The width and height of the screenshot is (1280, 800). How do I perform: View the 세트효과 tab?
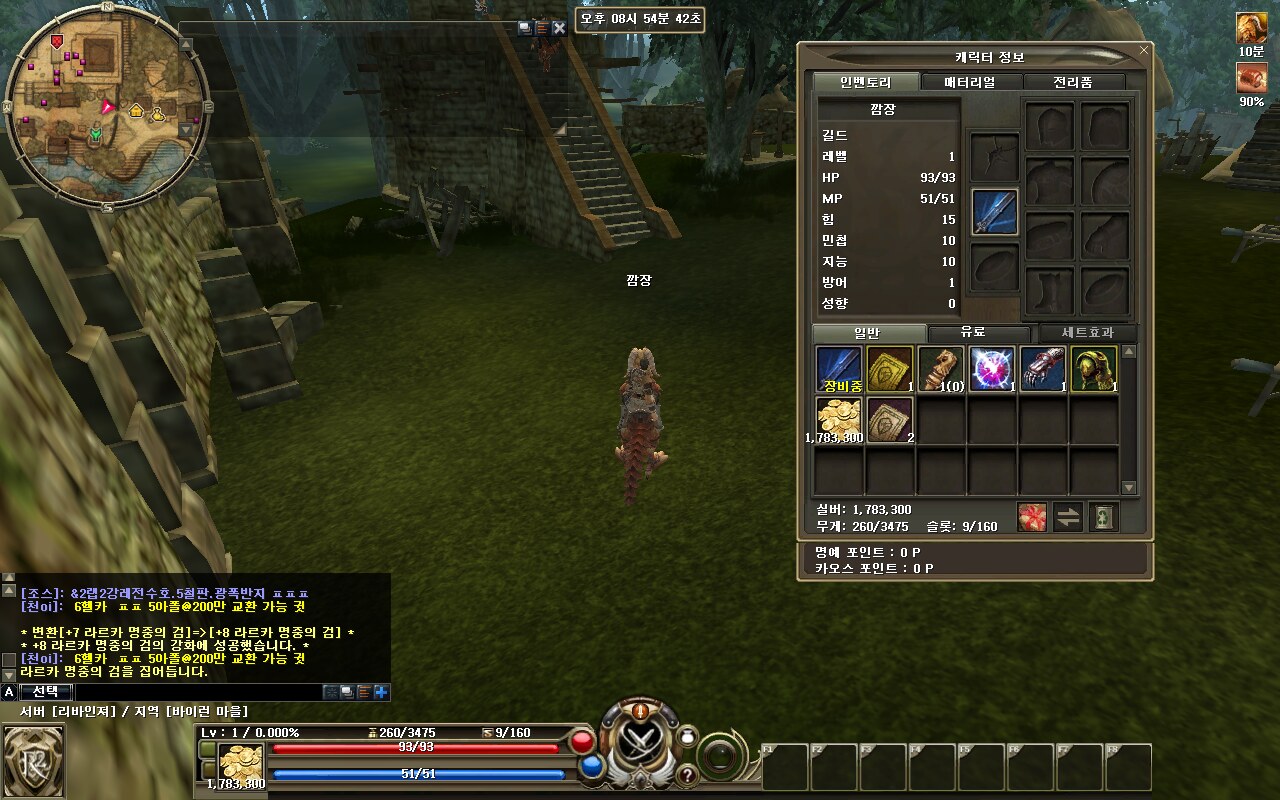tap(1088, 333)
